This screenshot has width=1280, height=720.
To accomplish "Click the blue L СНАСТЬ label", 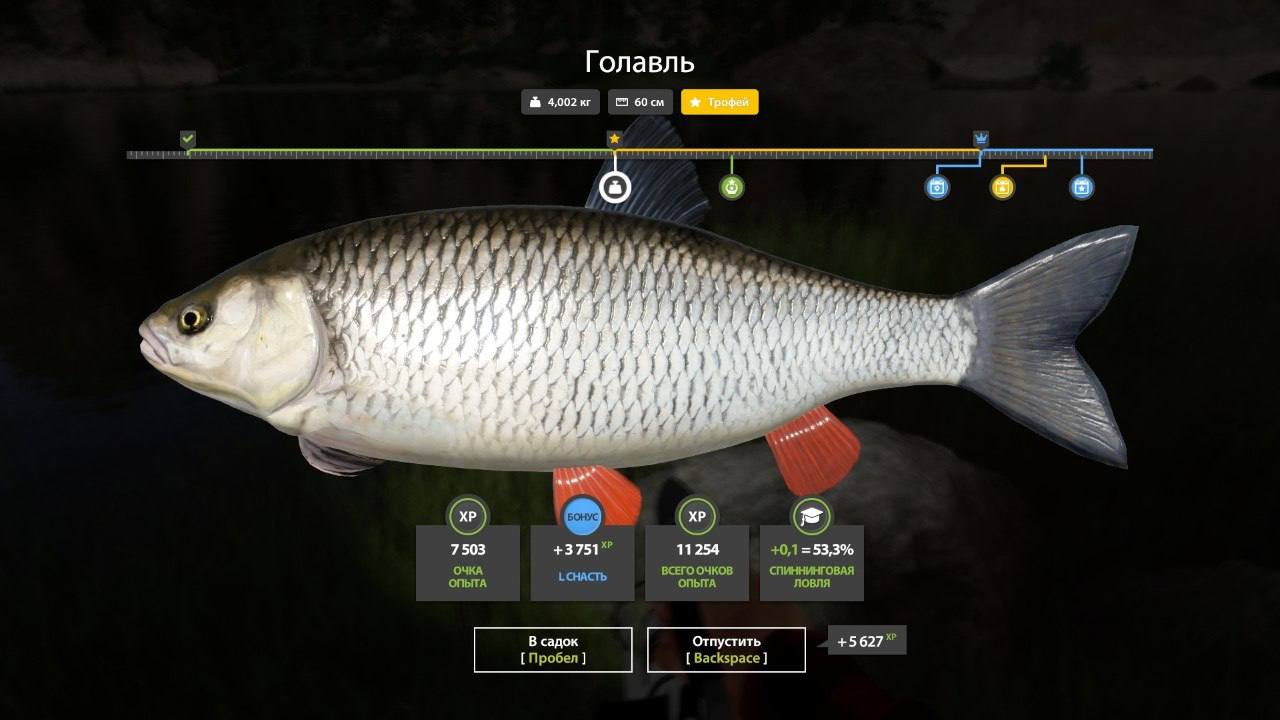I will click(x=582, y=577).
